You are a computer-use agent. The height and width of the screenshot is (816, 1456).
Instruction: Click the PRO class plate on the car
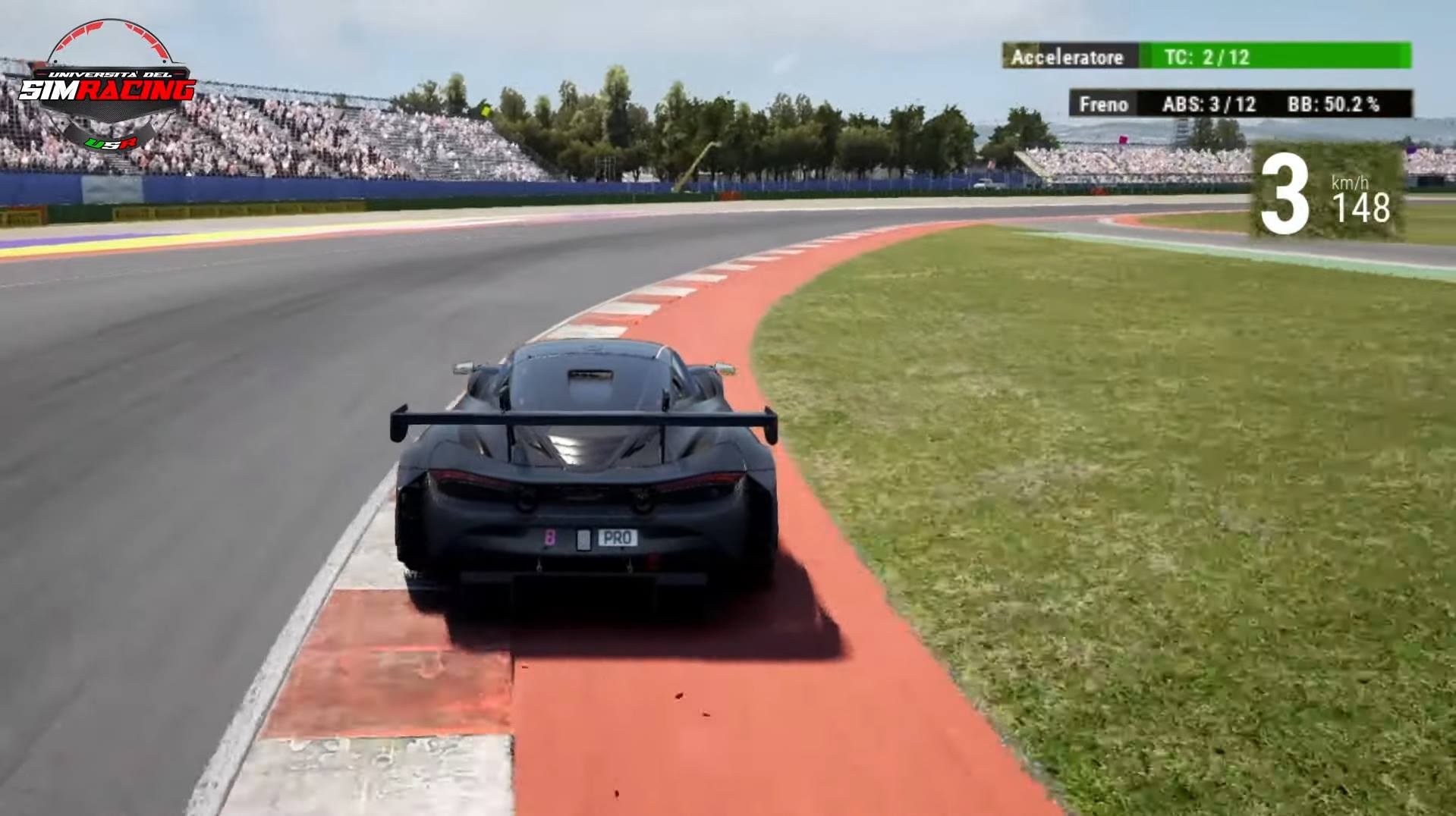click(618, 538)
